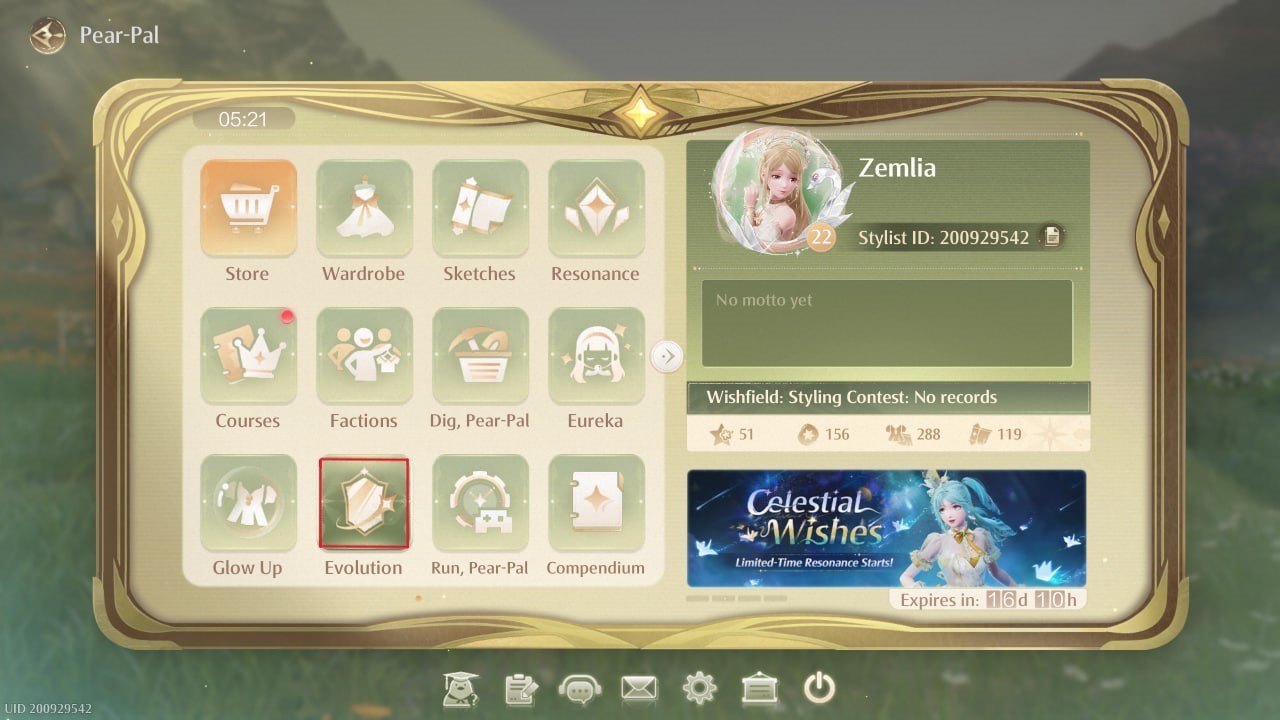
Task: Open the settings gear
Action: click(699, 688)
